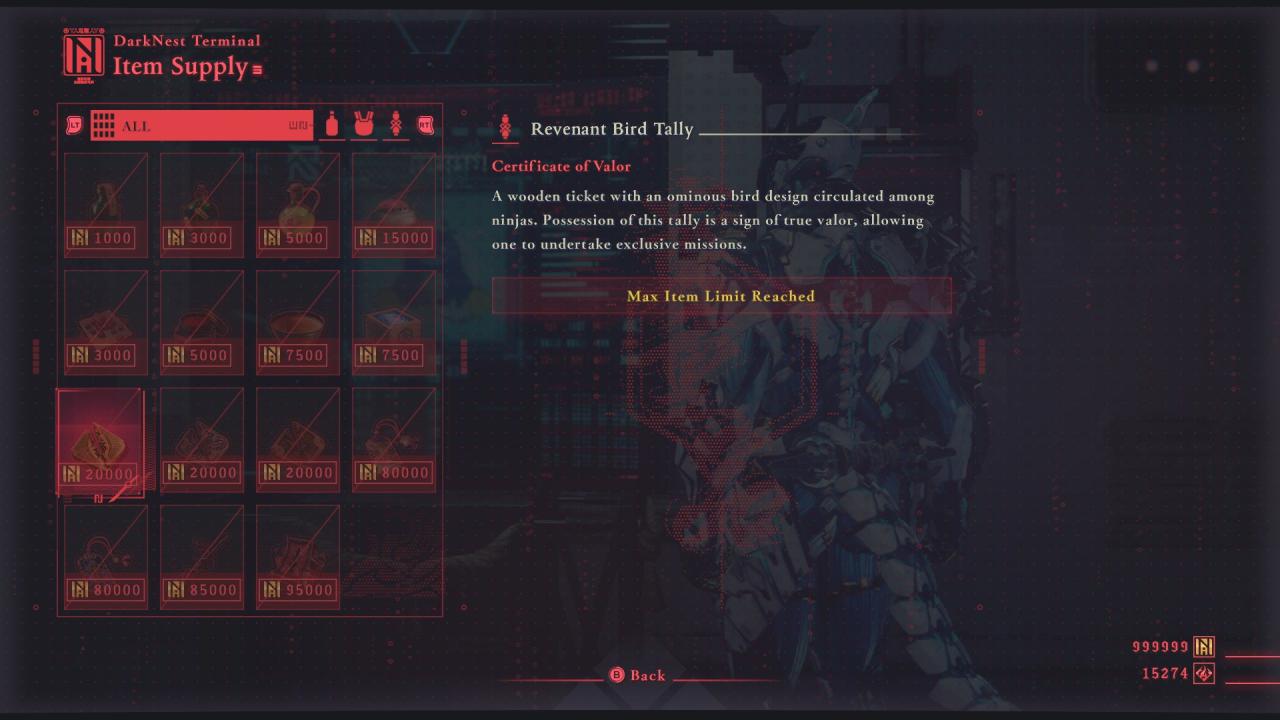
Task: Select the item priced 1000
Action: [106, 205]
